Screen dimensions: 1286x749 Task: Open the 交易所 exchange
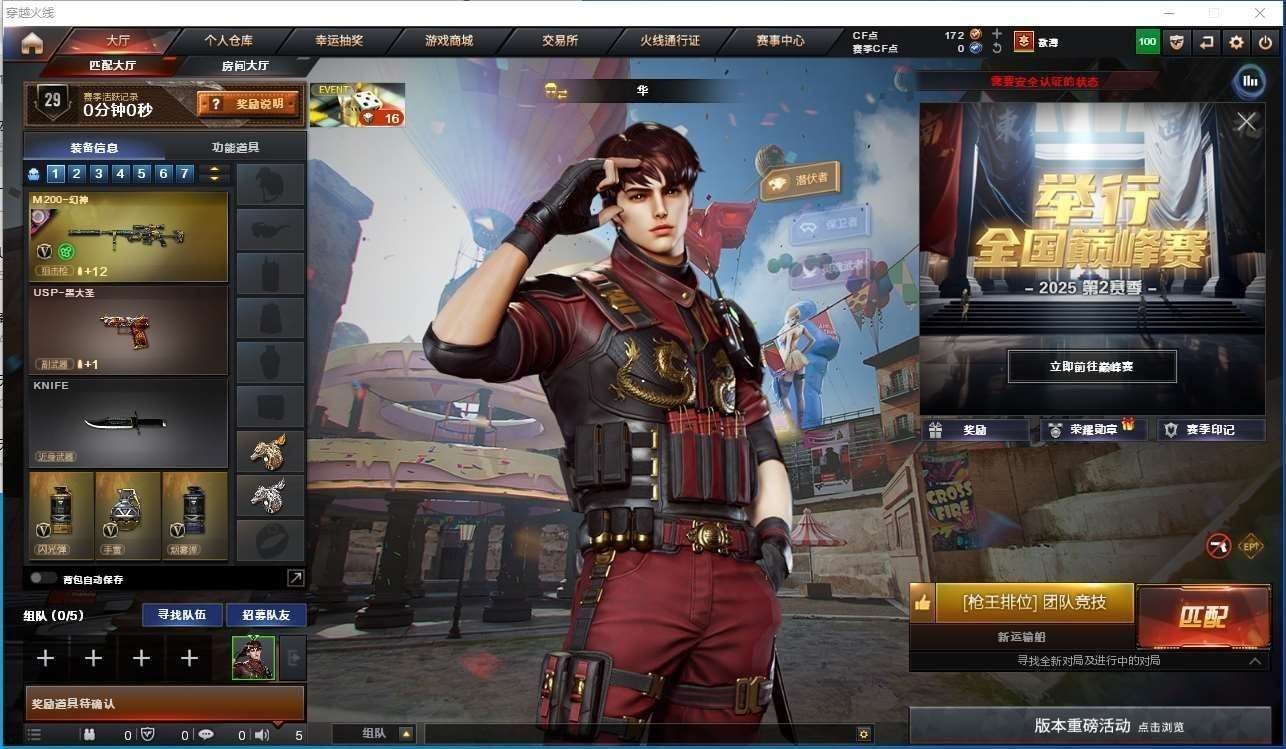pyautogui.click(x=560, y=41)
